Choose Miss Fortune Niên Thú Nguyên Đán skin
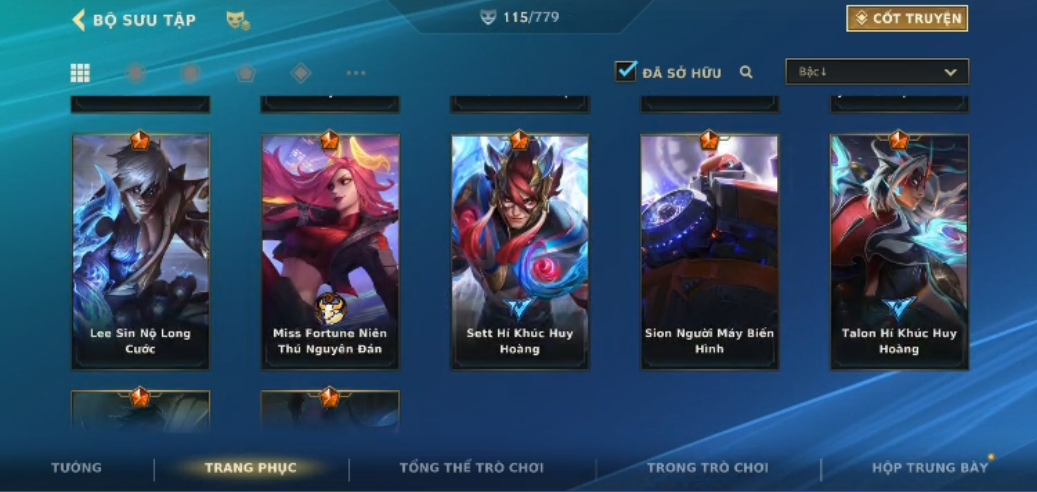 pyautogui.click(x=330, y=251)
